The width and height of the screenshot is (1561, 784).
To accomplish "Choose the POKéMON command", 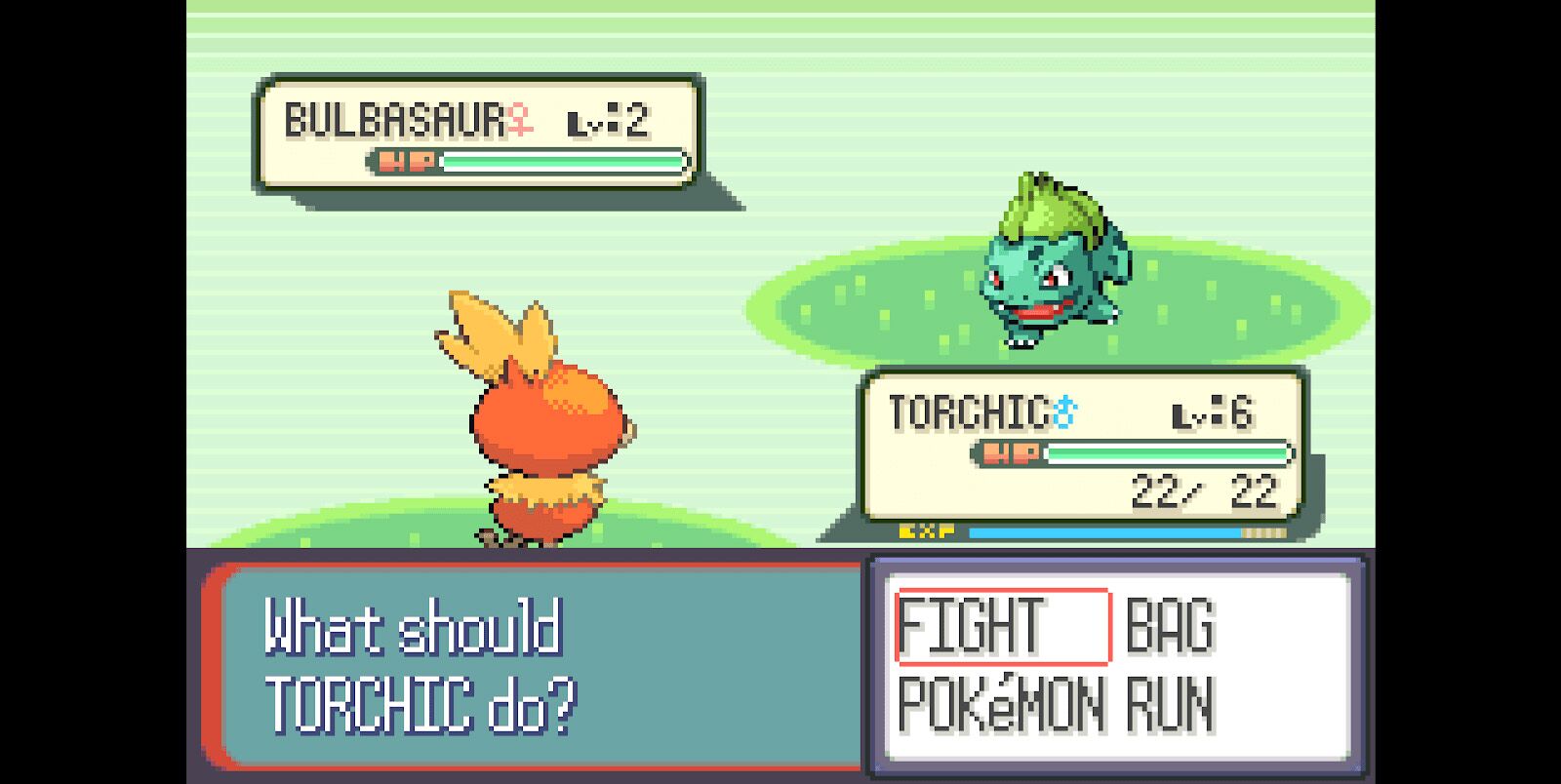I will (1001, 704).
